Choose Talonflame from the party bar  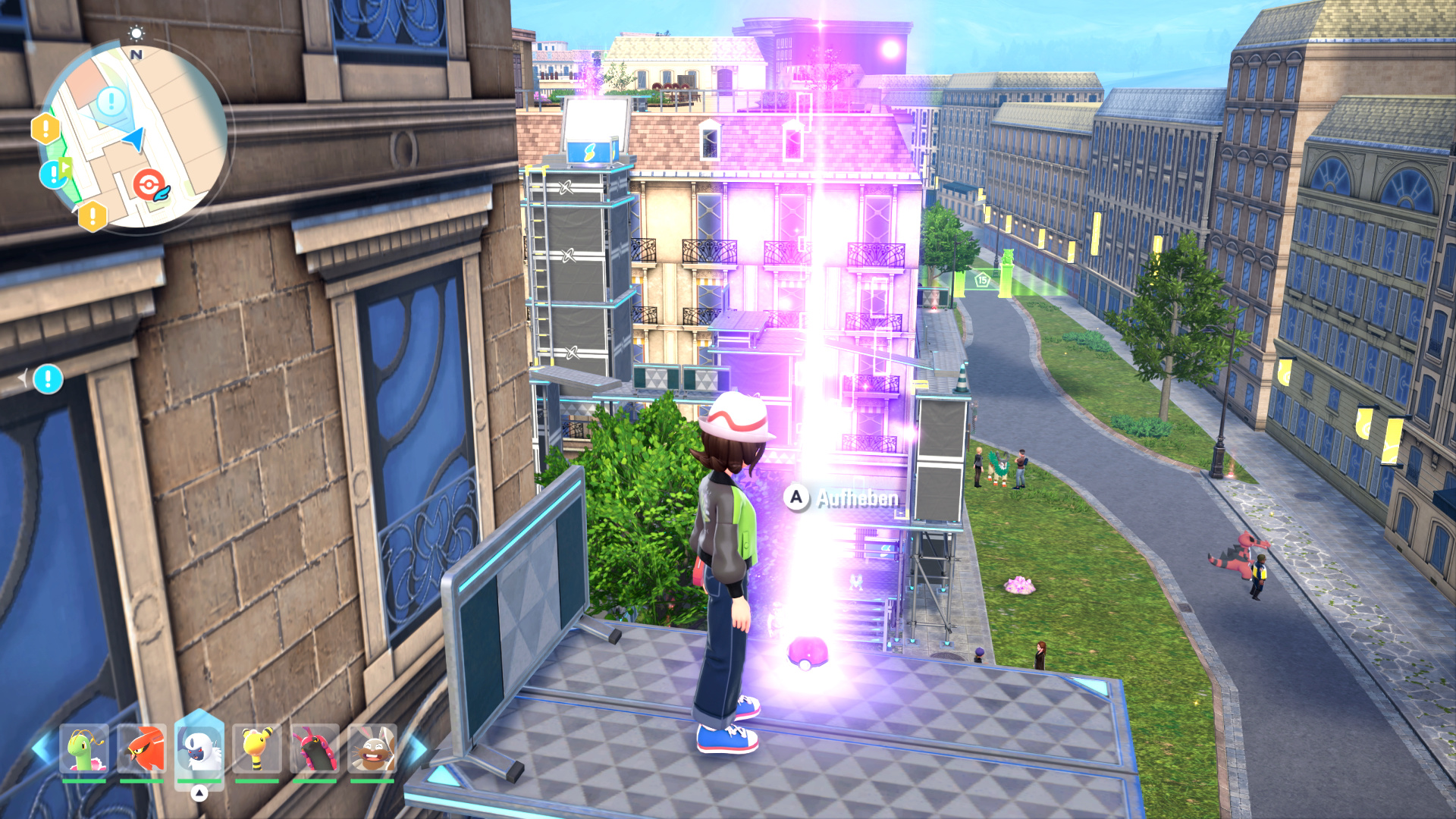[142, 749]
